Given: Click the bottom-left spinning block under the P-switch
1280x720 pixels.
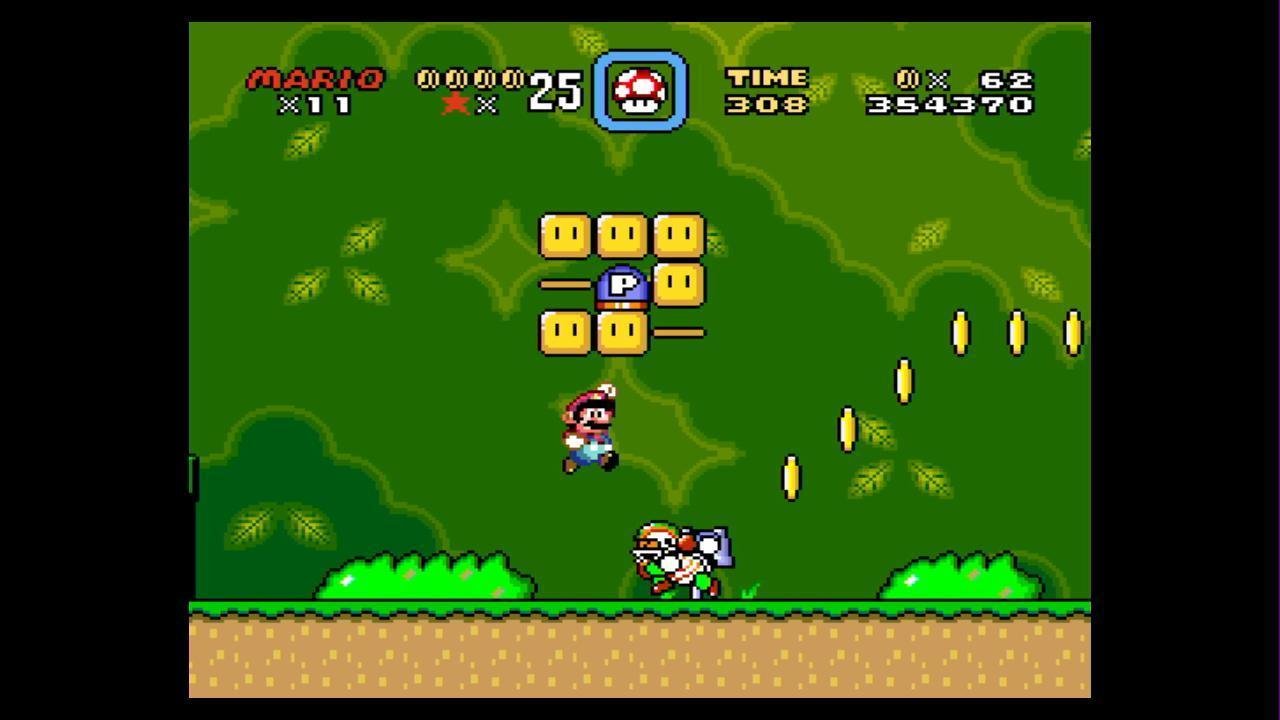Looking at the screenshot, I should 565,332.
